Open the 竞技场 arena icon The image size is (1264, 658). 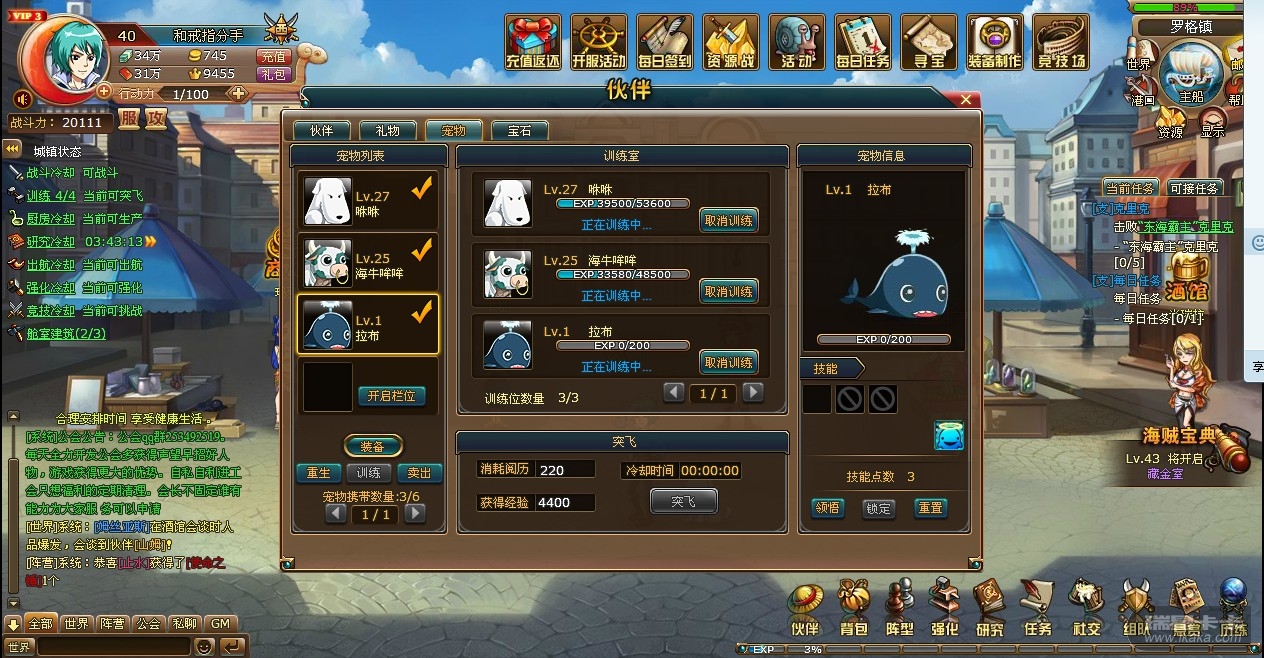click(x=1060, y=42)
